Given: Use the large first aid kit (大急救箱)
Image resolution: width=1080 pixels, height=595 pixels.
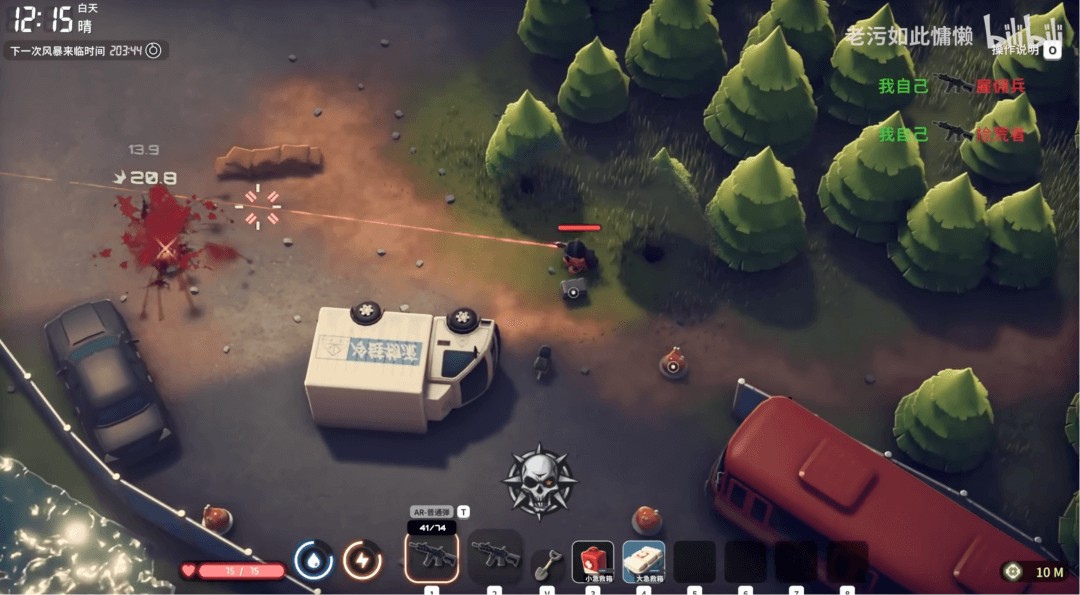Looking at the screenshot, I should 644,561.
